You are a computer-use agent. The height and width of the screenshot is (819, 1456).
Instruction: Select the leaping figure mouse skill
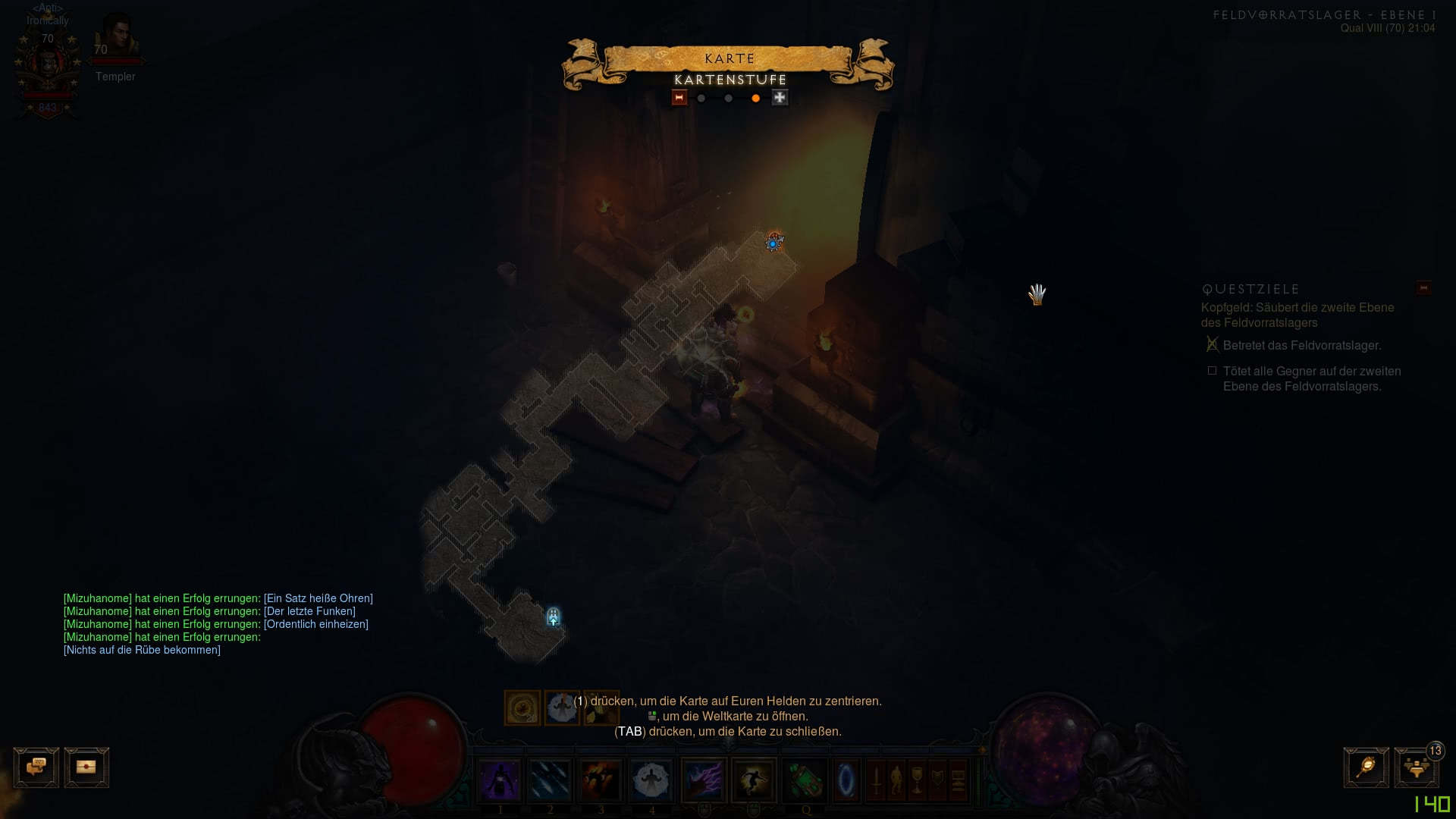coord(754,780)
